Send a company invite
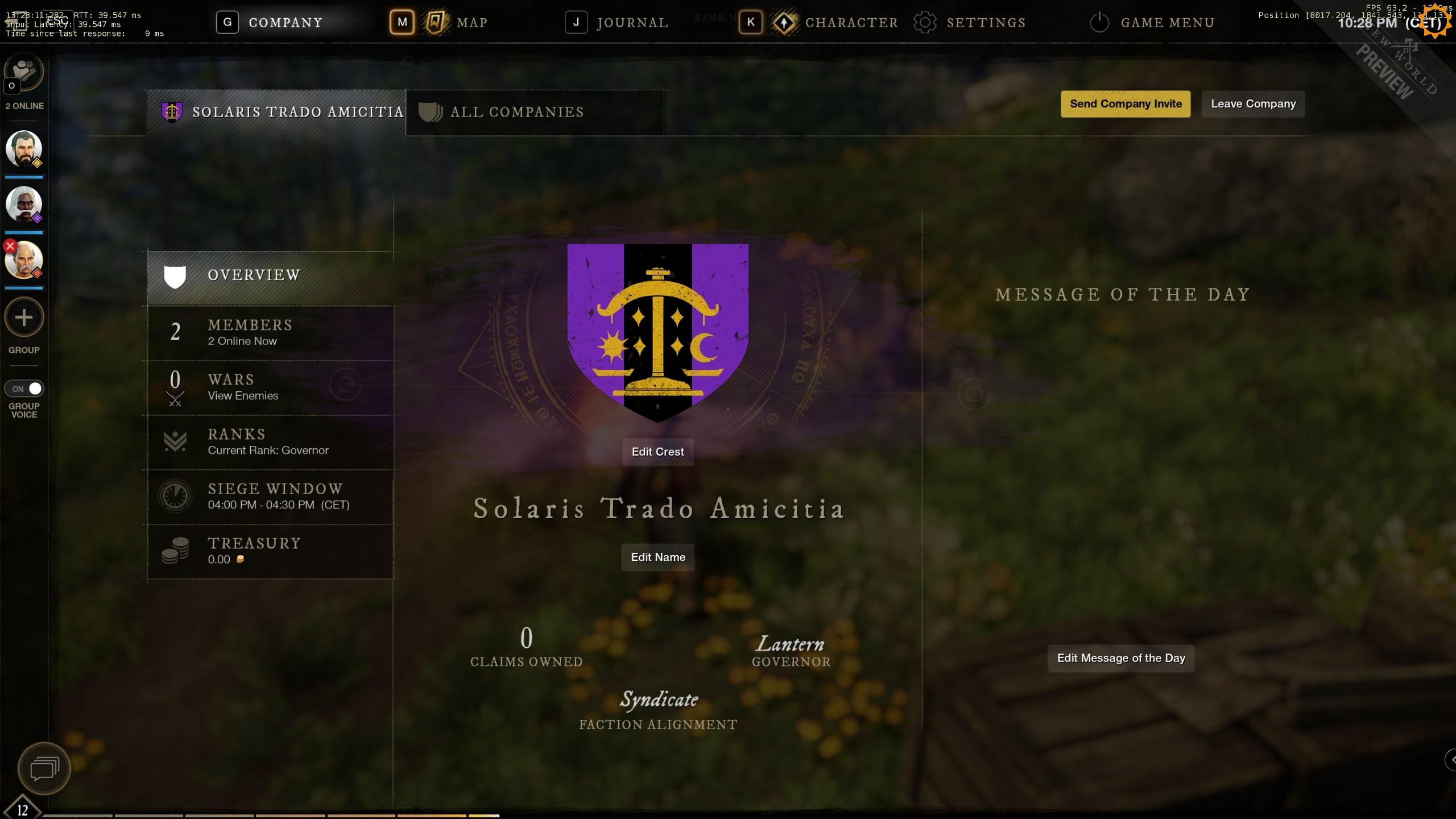Viewport: 1456px width, 819px height. point(1125,104)
